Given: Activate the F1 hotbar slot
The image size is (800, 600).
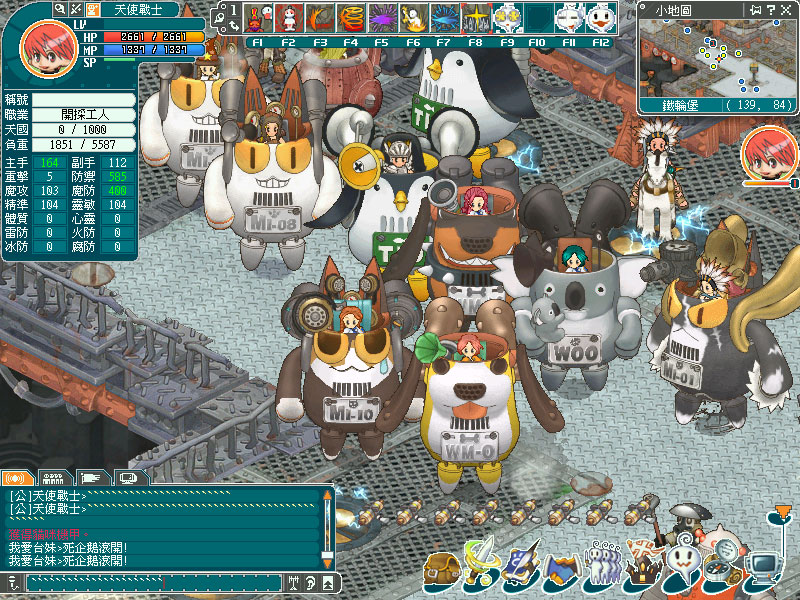Looking at the screenshot, I should click(258, 17).
